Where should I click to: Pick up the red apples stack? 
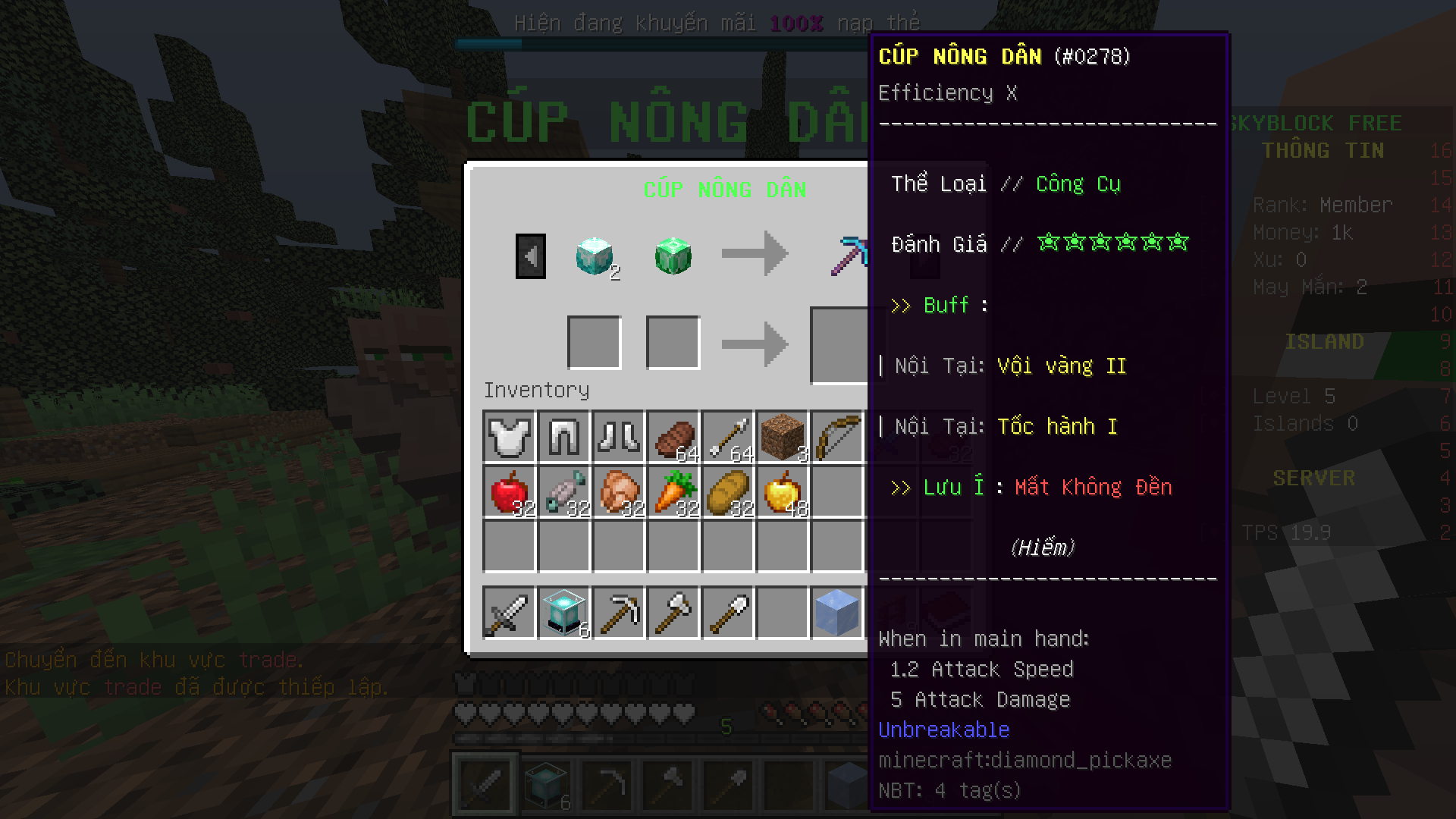(x=509, y=492)
